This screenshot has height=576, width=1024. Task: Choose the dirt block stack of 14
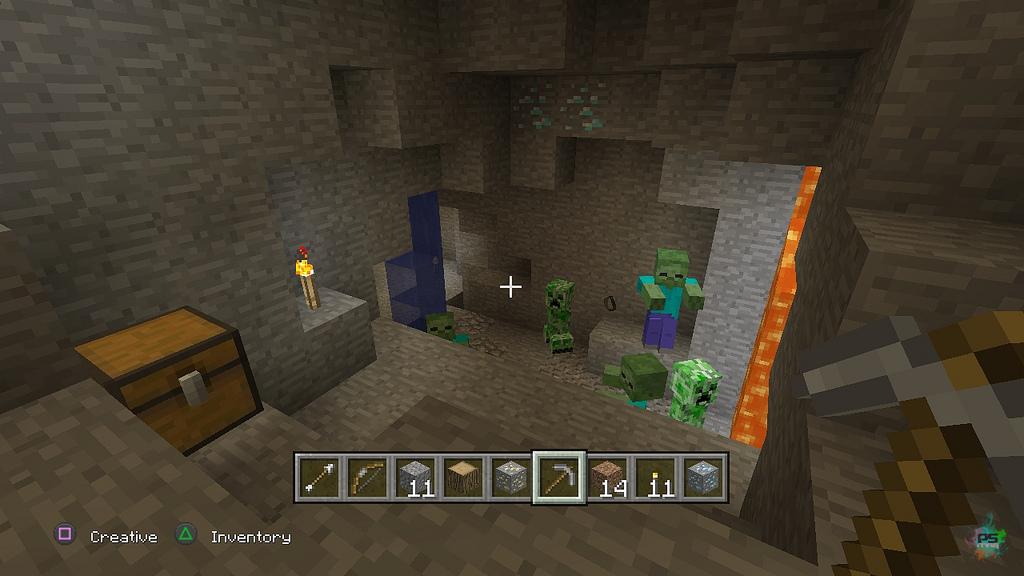click(x=607, y=478)
